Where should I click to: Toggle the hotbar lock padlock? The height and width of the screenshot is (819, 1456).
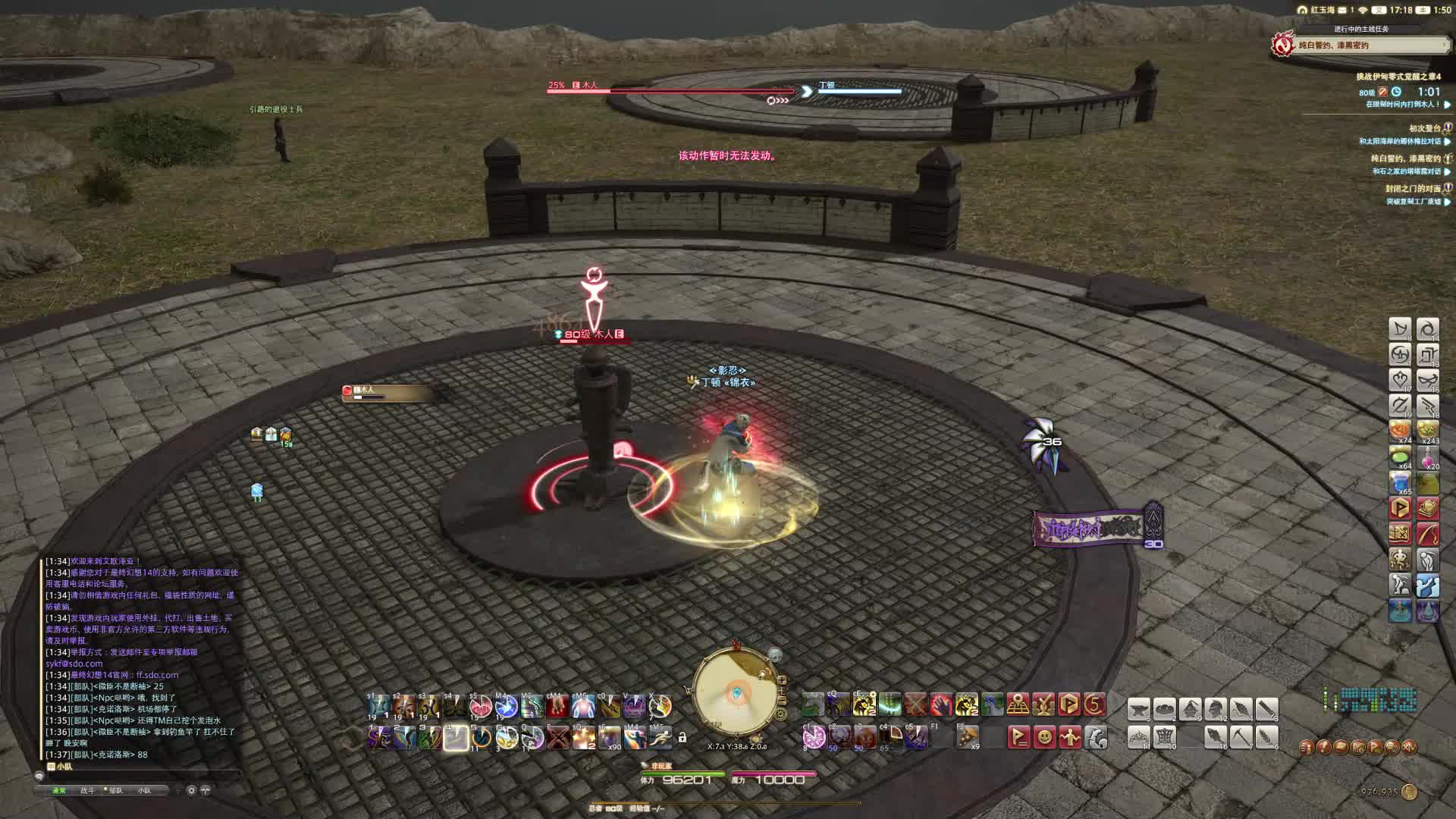[x=682, y=737]
